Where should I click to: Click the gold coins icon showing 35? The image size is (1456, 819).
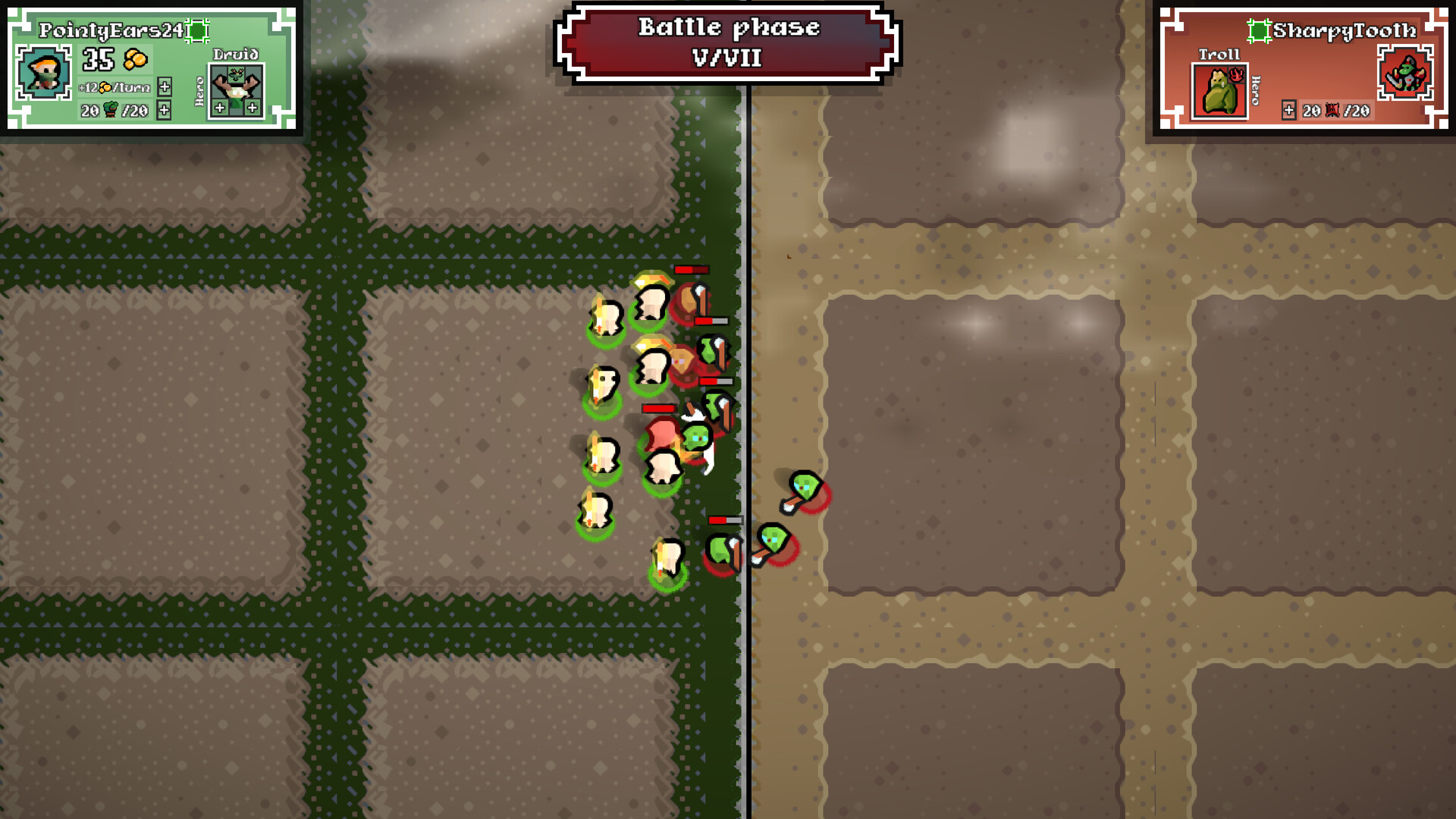(x=135, y=60)
